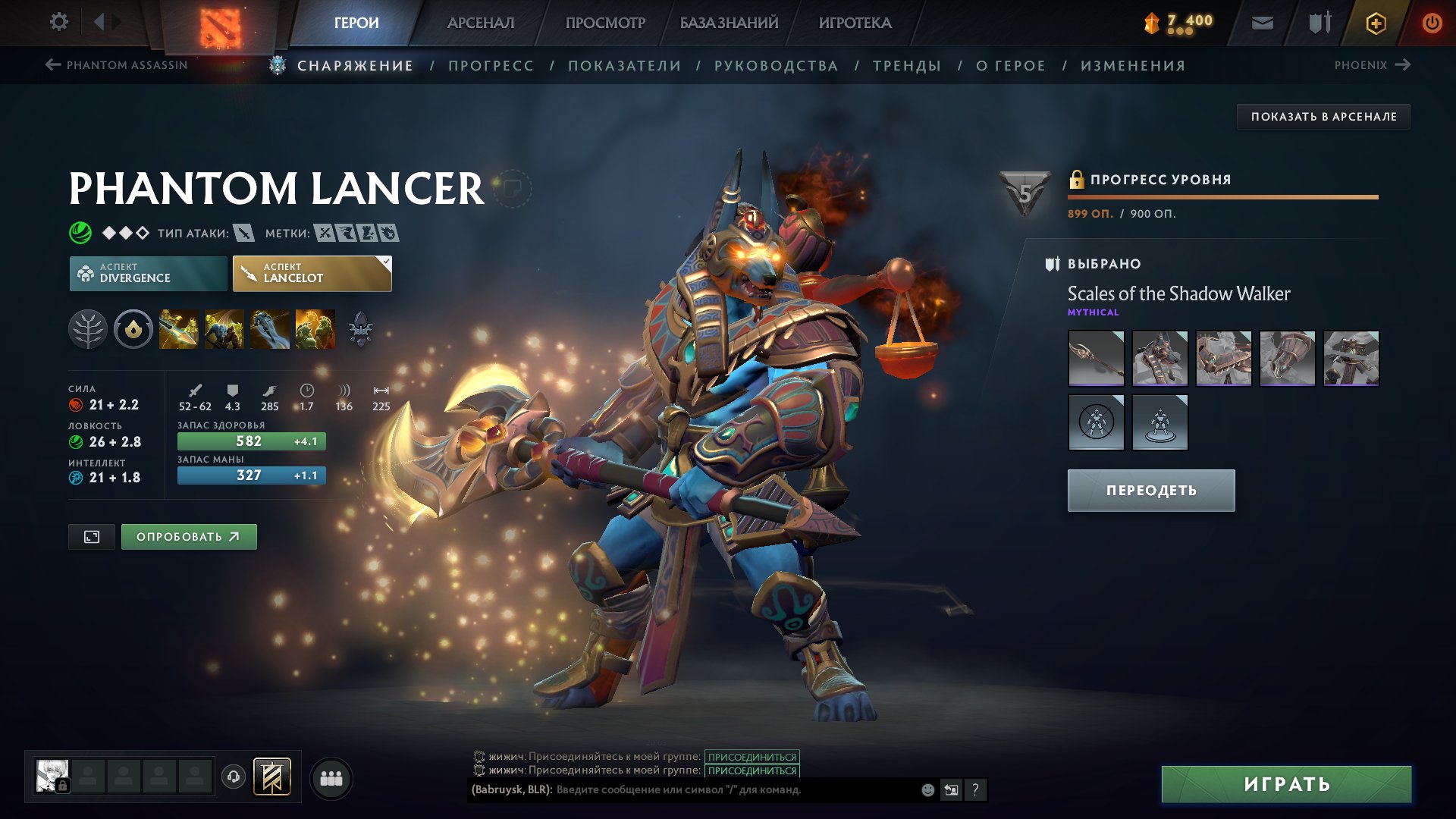The width and height of the screenshot is (1456, 819).
Task: Open the Dota Plus hexagon icon
Action: pos(1375,23)
